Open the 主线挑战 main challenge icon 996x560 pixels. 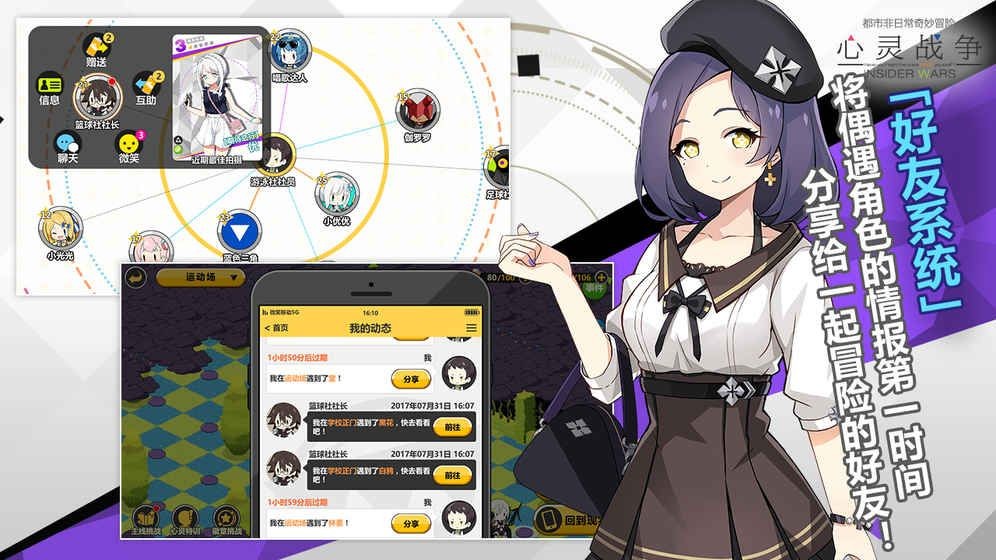click(145, 518)
